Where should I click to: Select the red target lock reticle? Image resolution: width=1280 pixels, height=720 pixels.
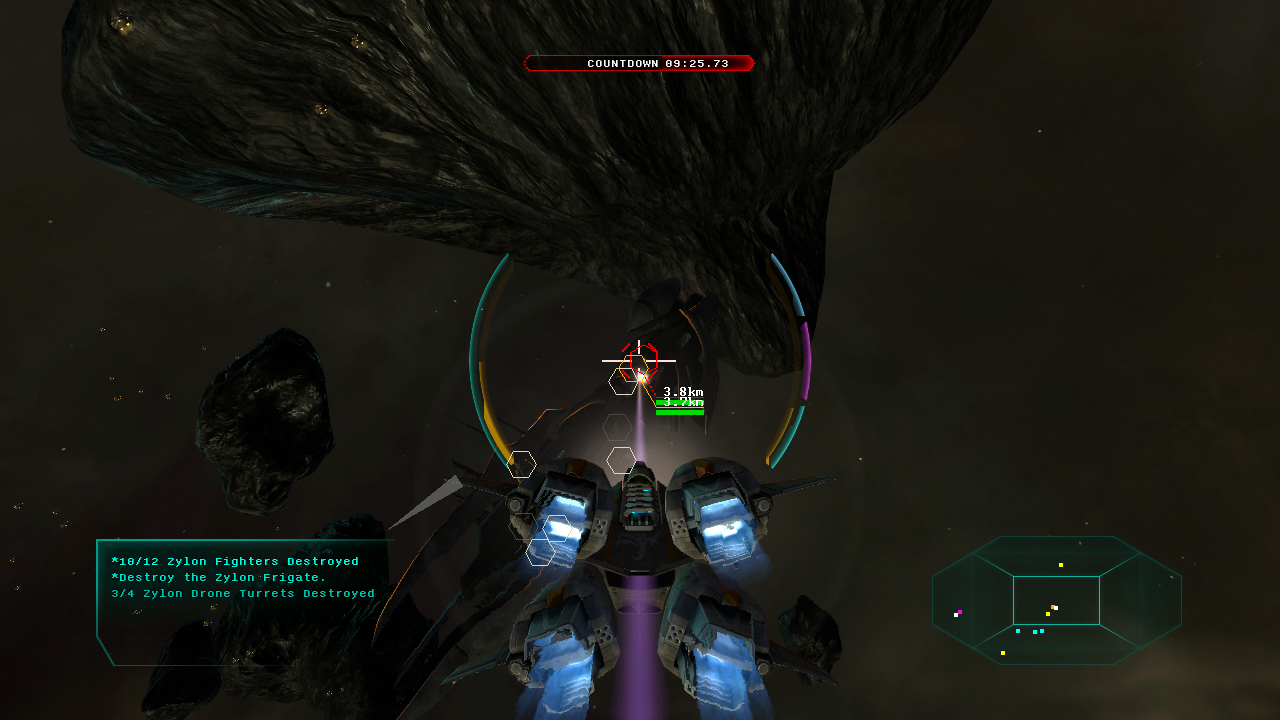tap(644, 359)
